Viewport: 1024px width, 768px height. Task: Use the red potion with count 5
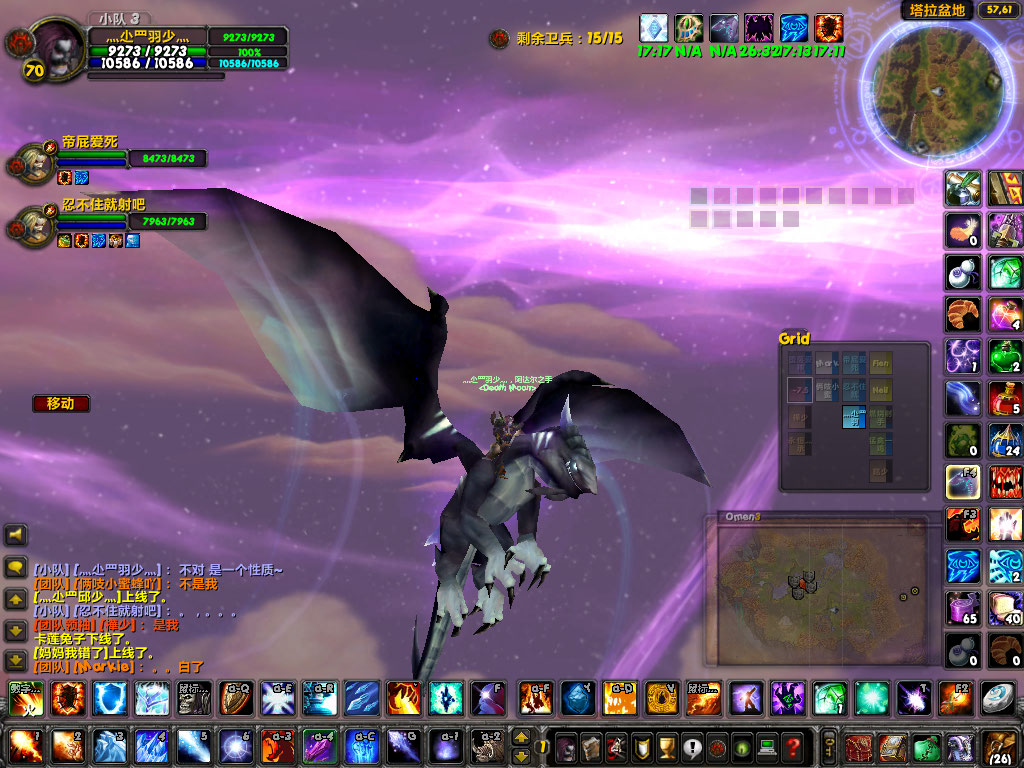pos(1005,397)
